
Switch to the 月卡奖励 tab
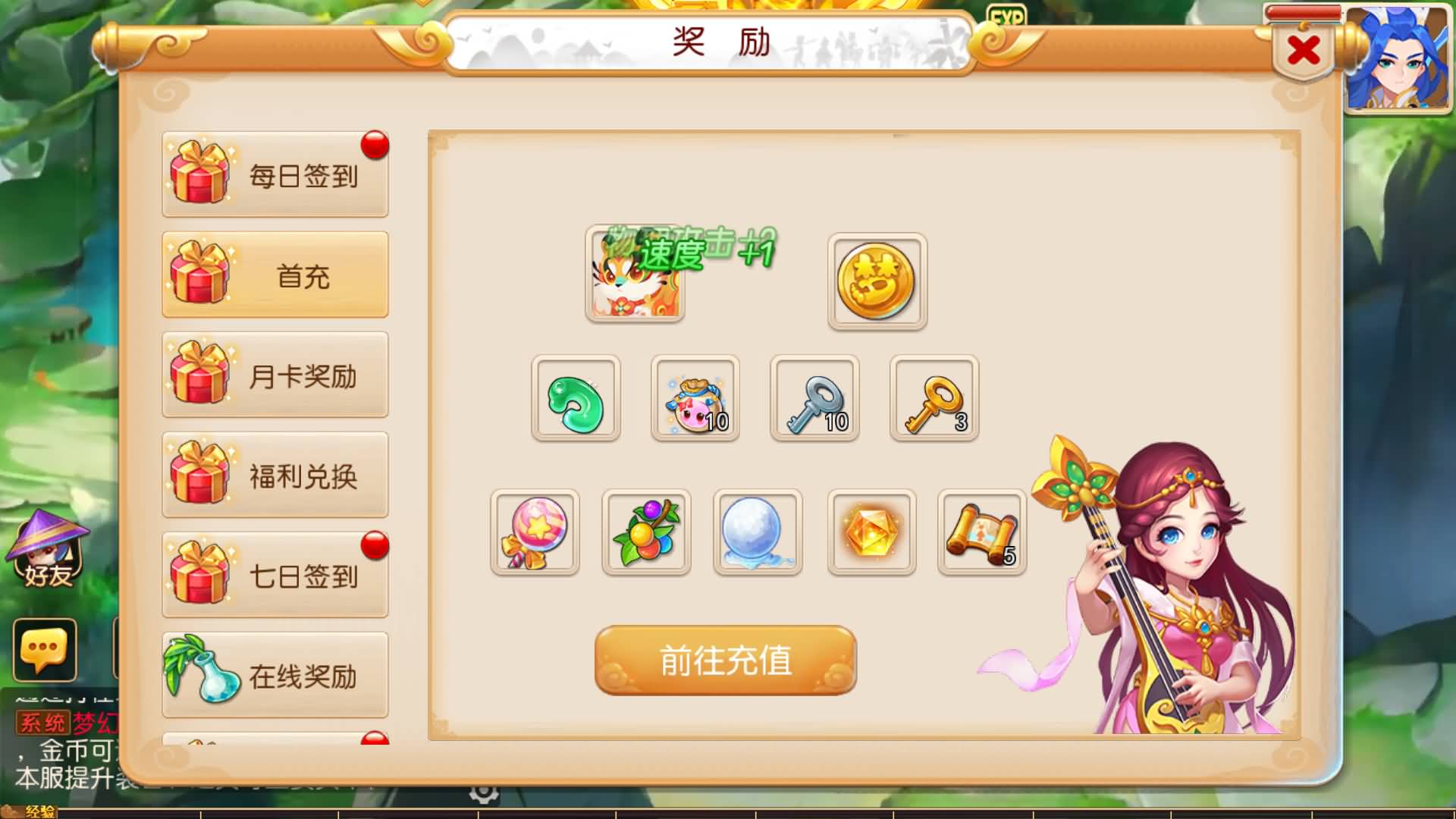[275, 375]
